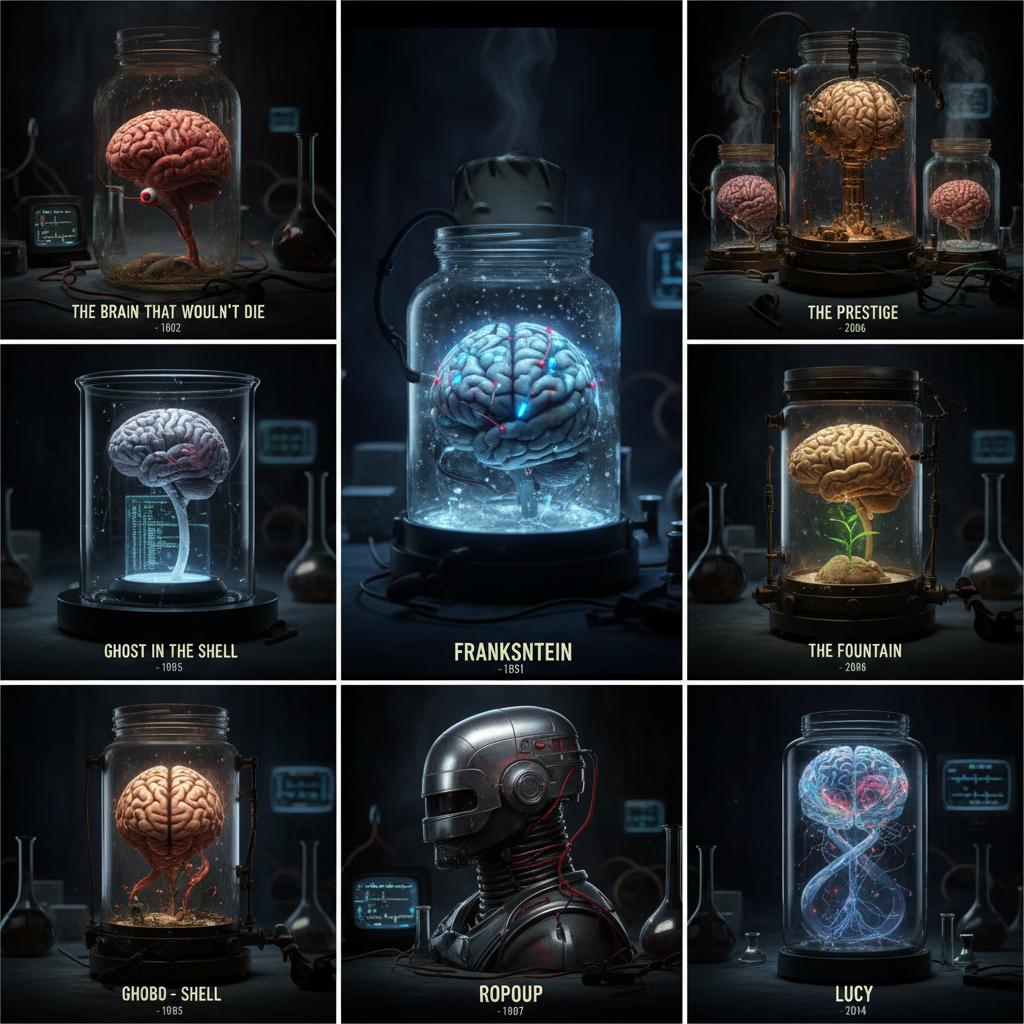Choose the Ghobo - Shell tile
The image size is (1024, 1024).
(x=168, y=852)
